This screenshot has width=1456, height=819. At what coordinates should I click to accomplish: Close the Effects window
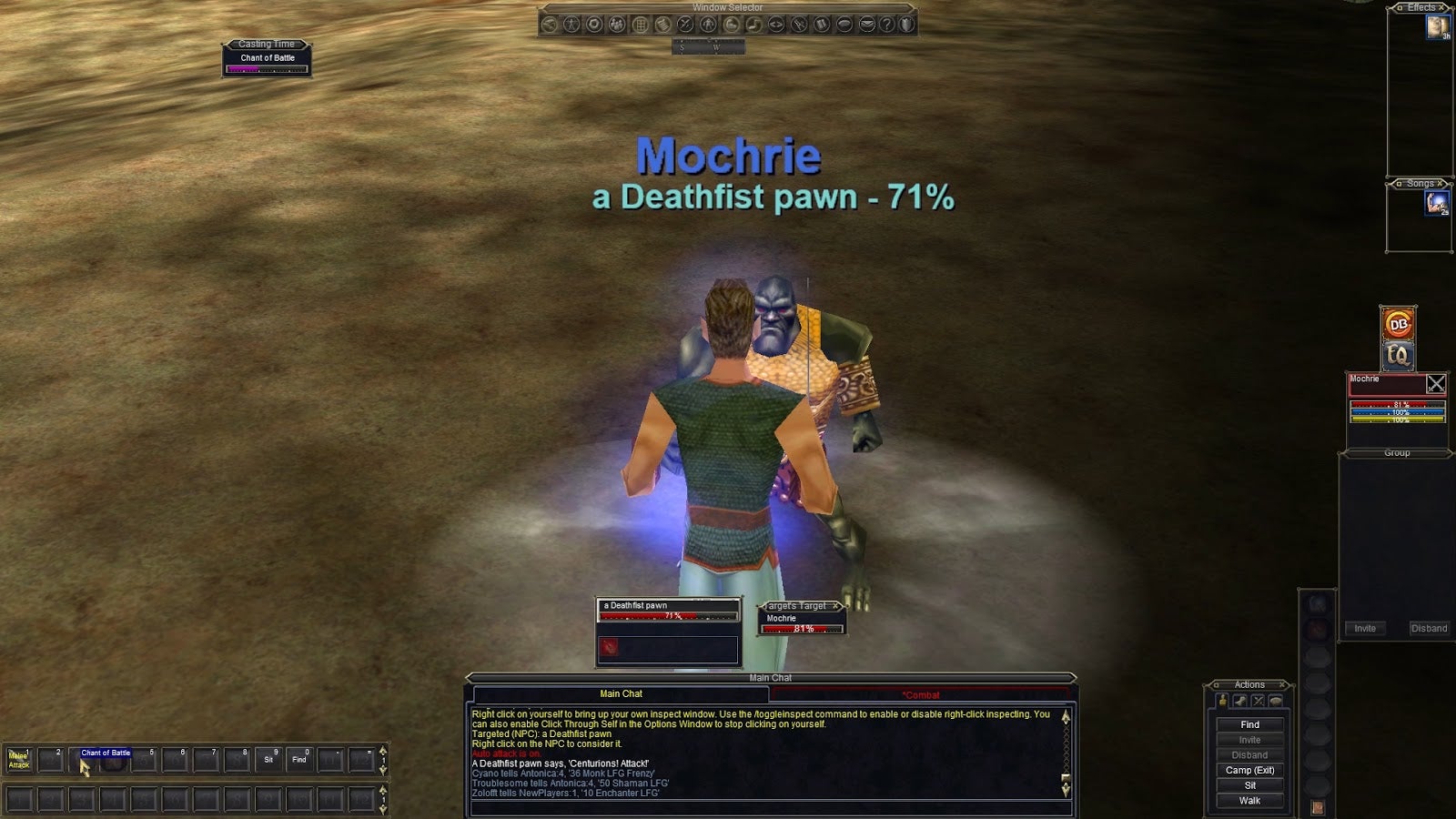[x=1441, y=7]
